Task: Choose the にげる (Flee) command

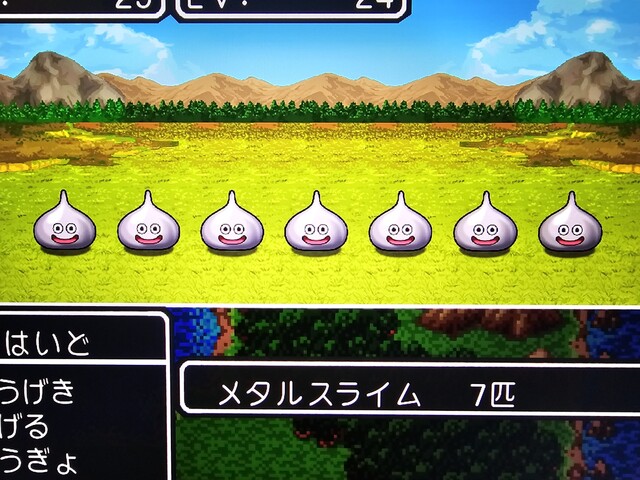Action: (28, 428)
